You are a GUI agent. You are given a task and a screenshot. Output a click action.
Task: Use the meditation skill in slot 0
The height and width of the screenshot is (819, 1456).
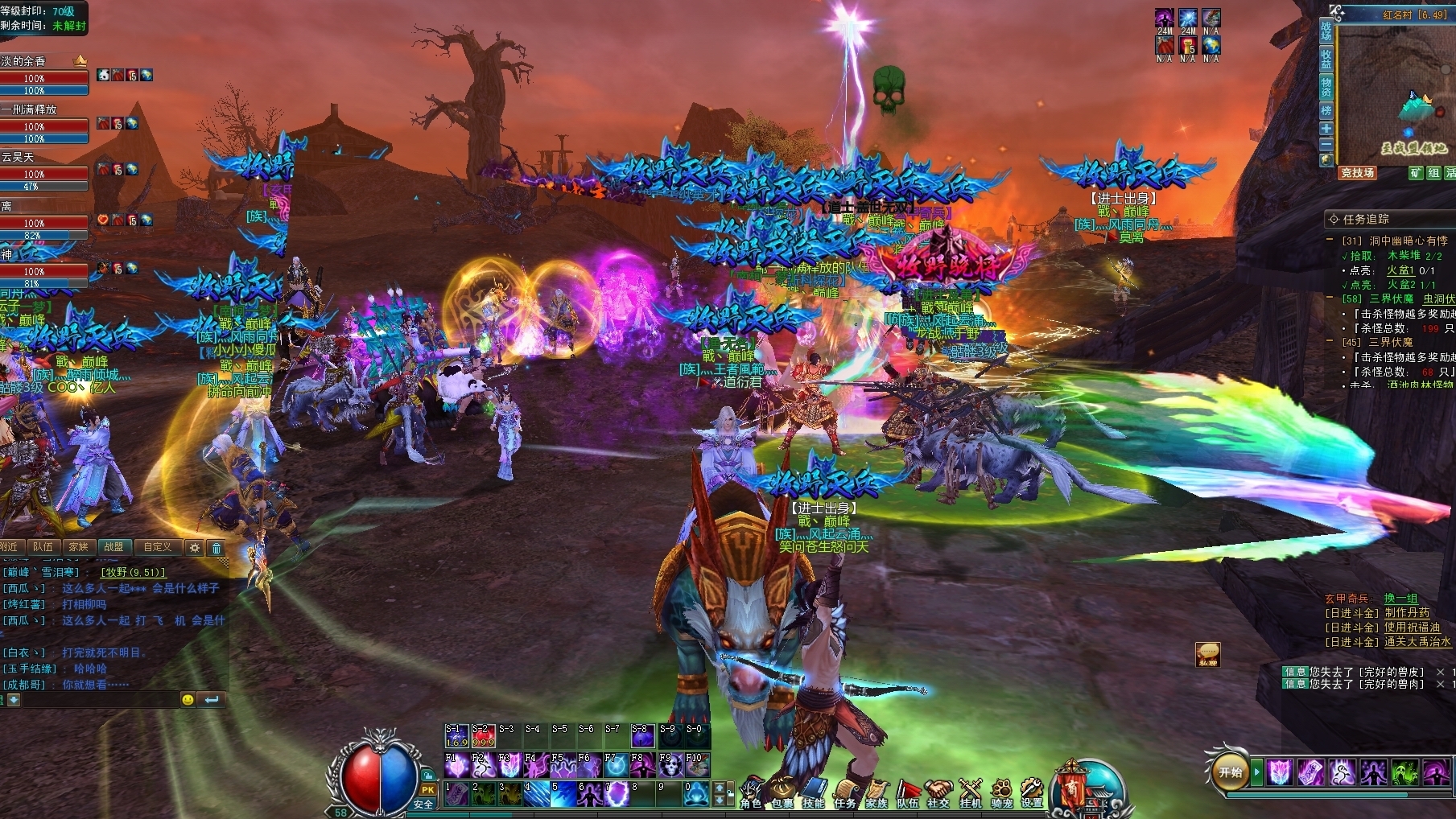695,793
